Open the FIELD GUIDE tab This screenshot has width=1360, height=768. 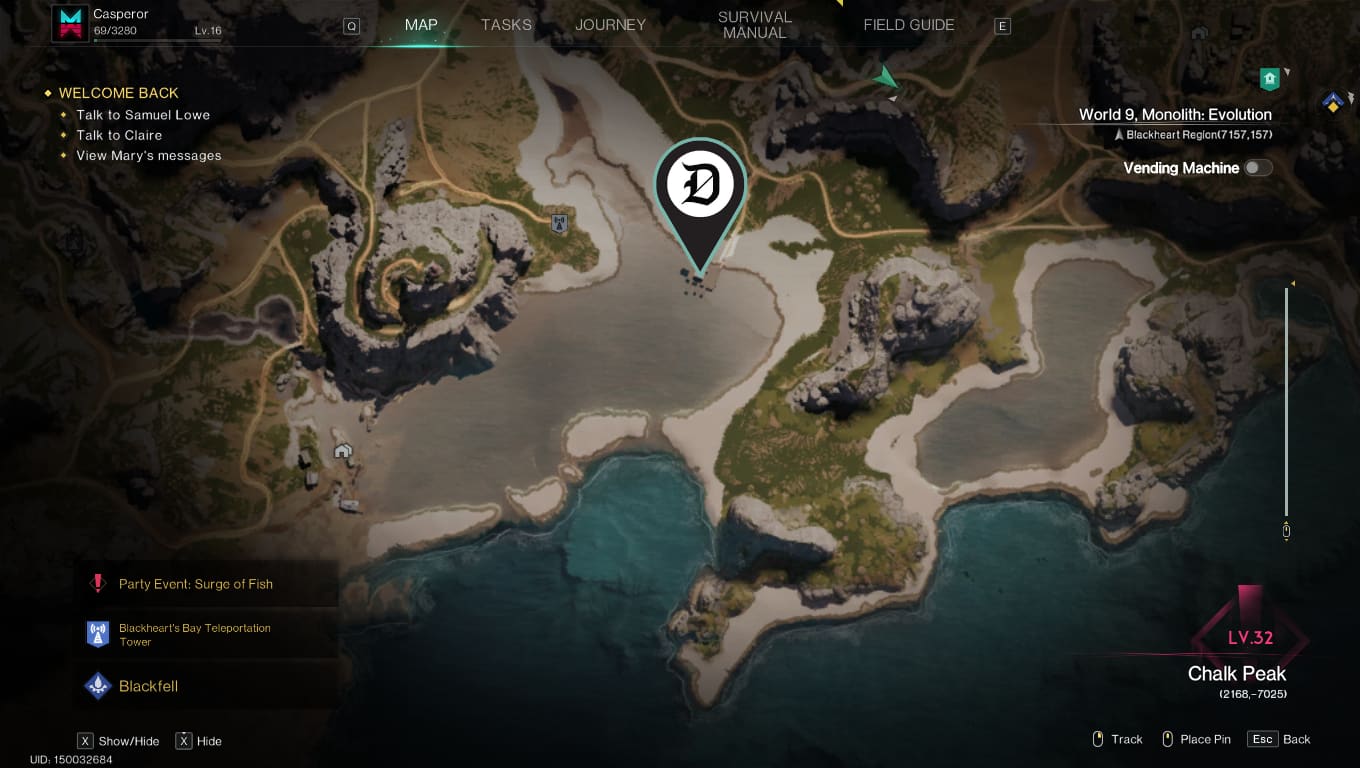point(908,24)
